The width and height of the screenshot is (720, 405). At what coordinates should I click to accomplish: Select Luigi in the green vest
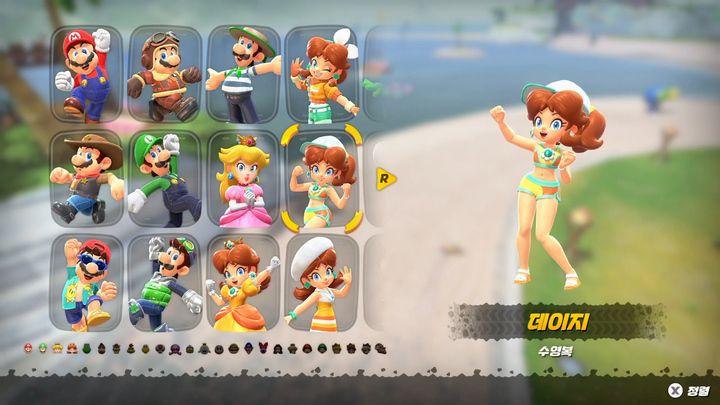click(165, 283)
